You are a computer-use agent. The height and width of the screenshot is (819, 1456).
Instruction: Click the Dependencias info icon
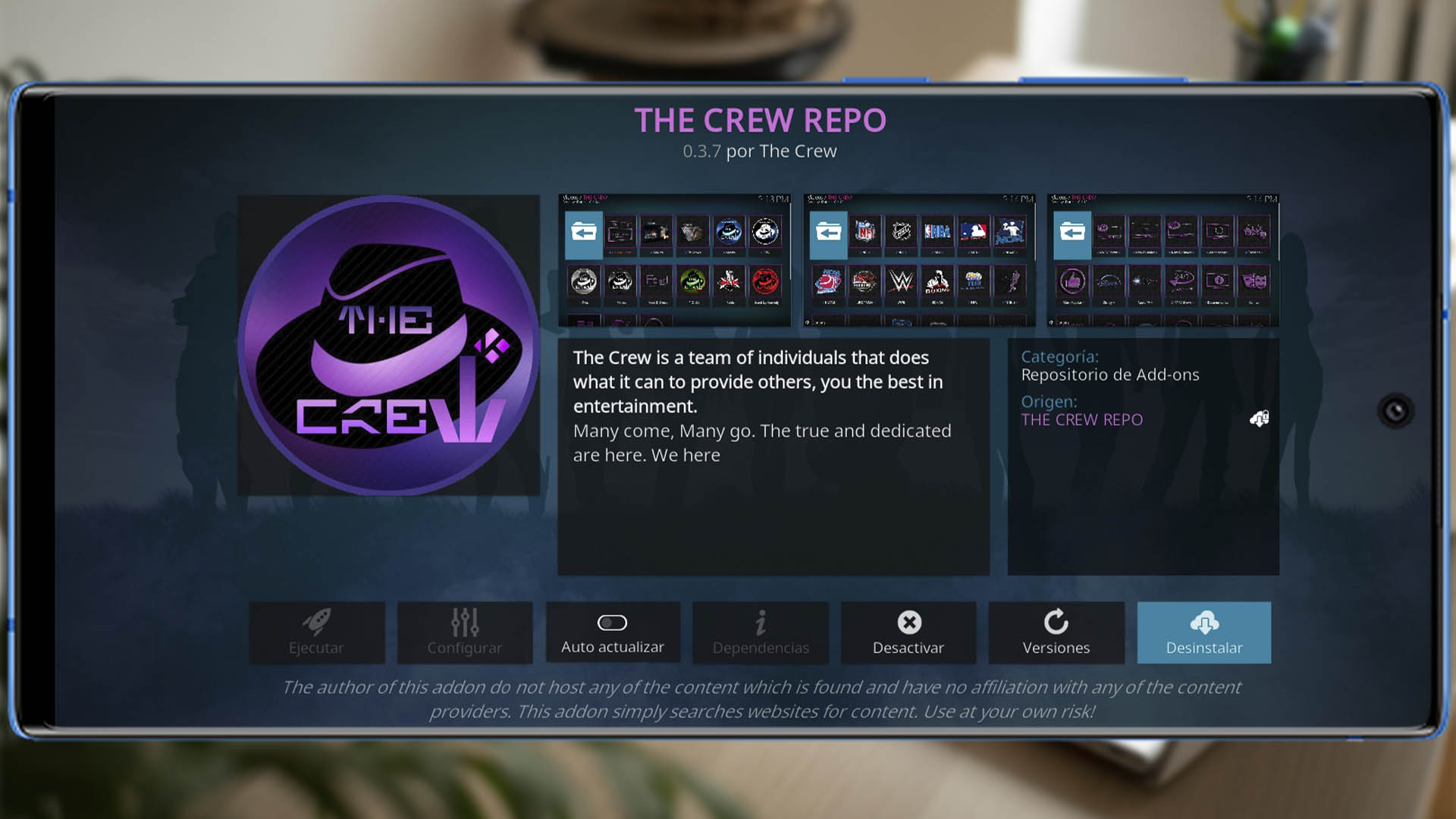pos(761,622)
